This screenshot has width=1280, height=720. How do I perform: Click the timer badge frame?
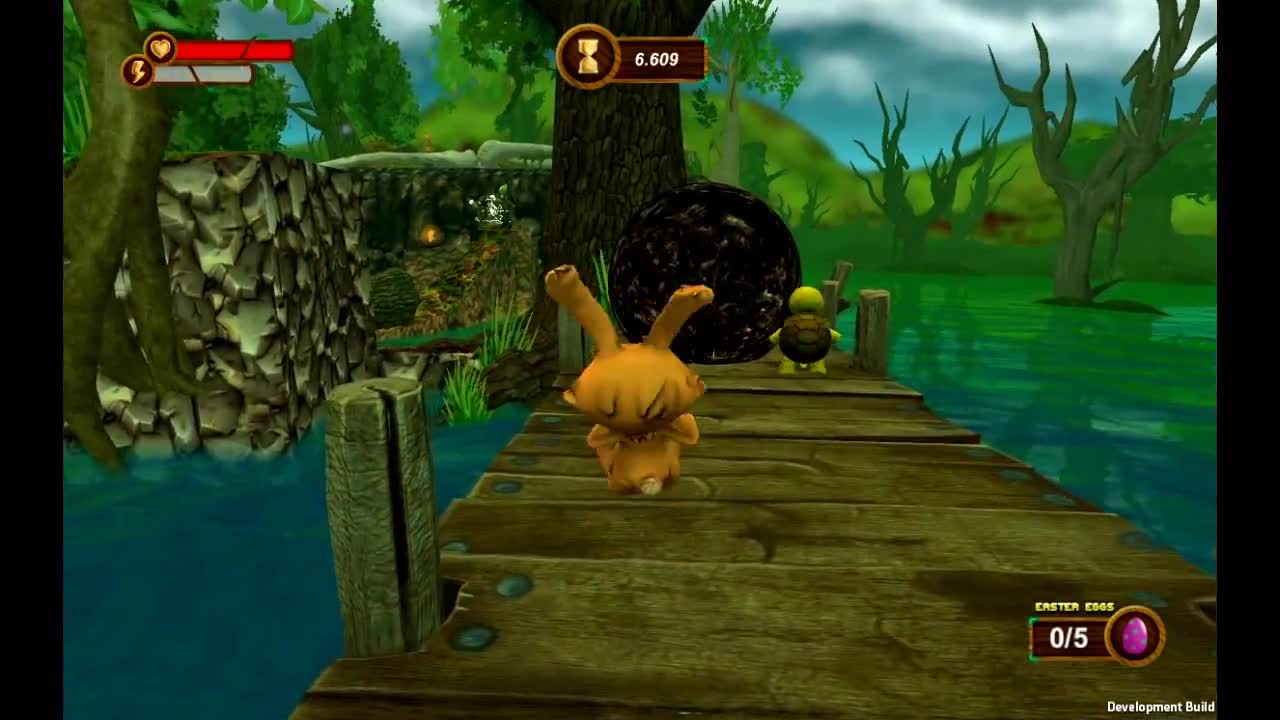[630, 58]
